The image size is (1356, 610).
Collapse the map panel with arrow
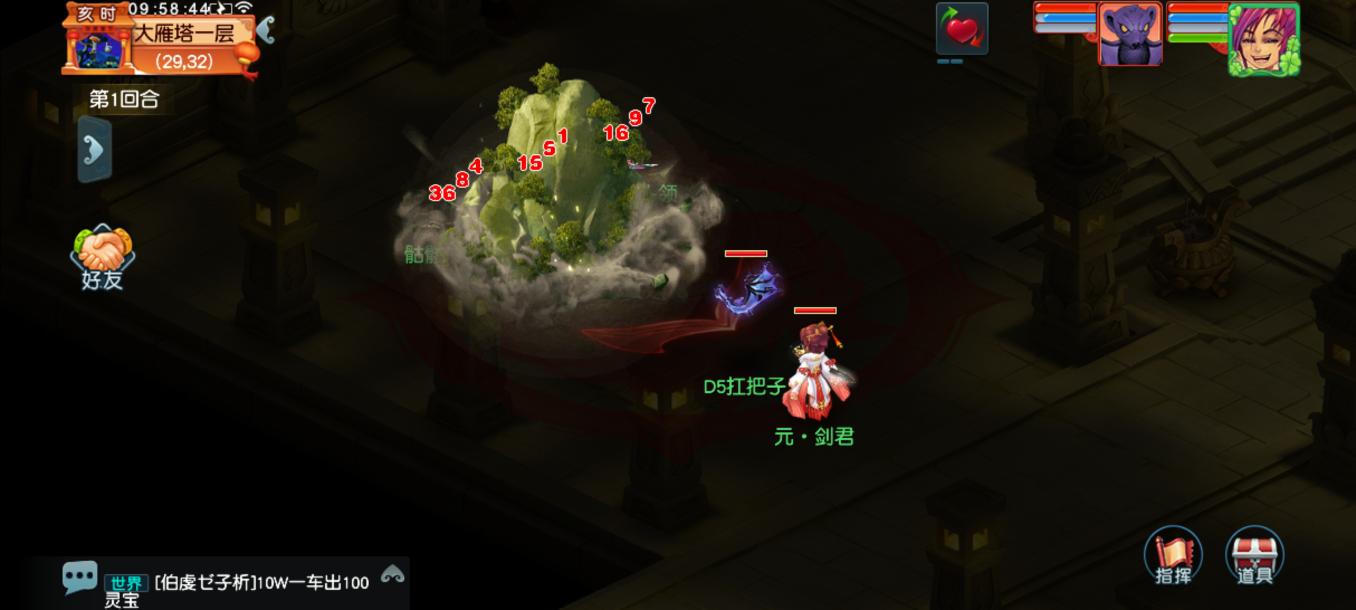[265, 29]
